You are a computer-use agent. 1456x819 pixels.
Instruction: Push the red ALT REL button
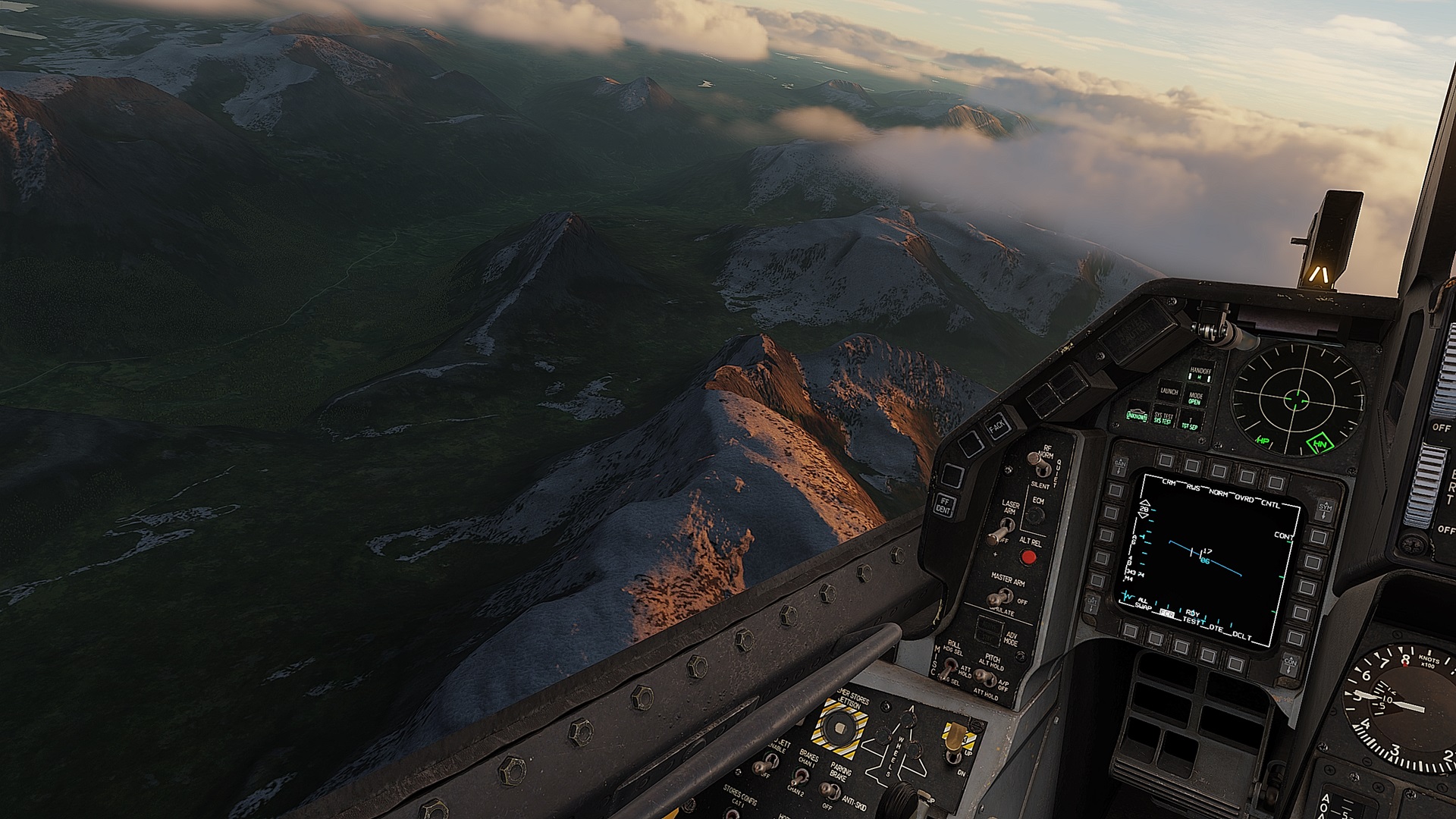(x=1028, y=558)
